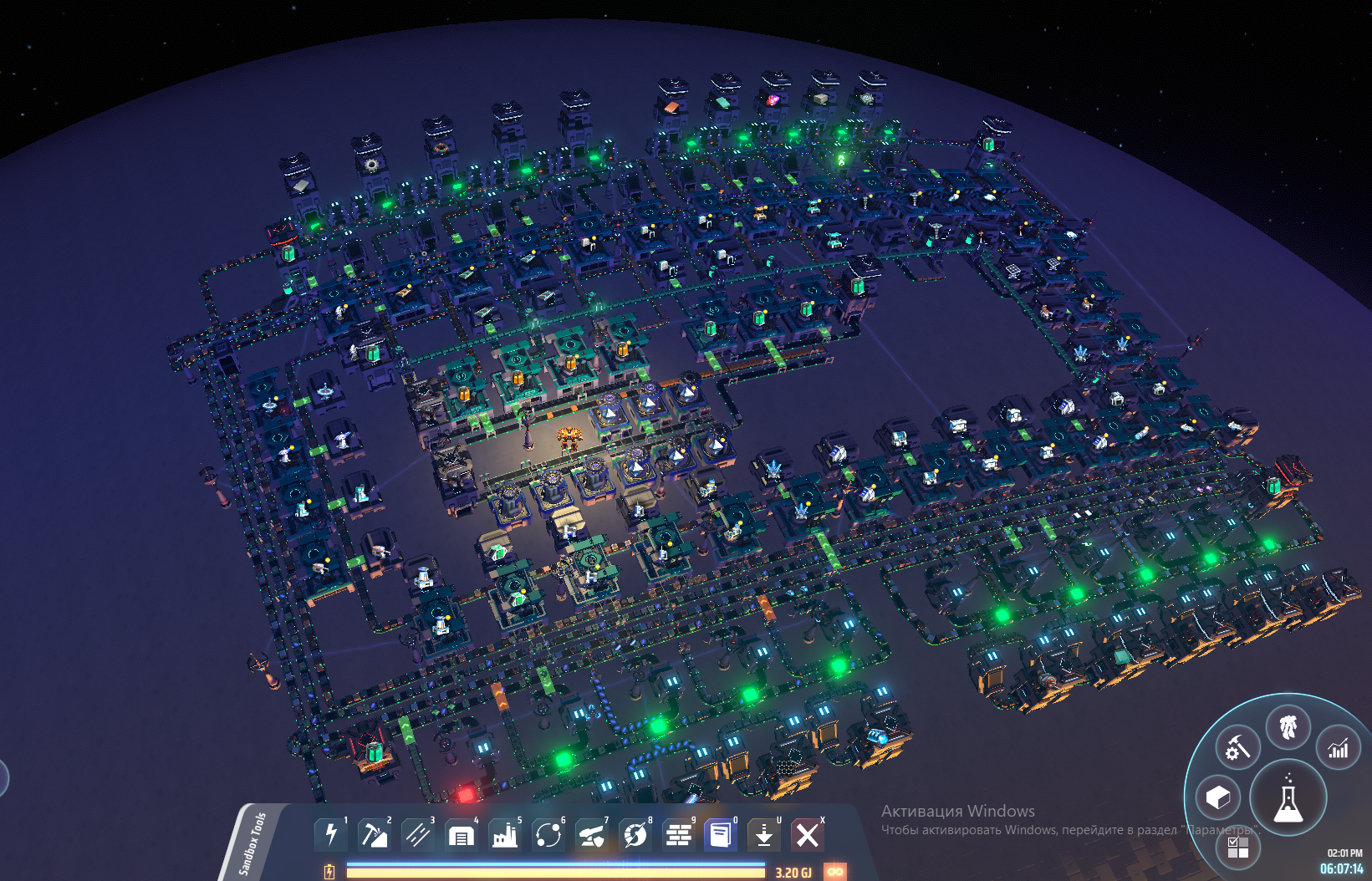The image size is (1372, 881).
Task: Open the storage warehouse build category
Action: coord(461,834)
